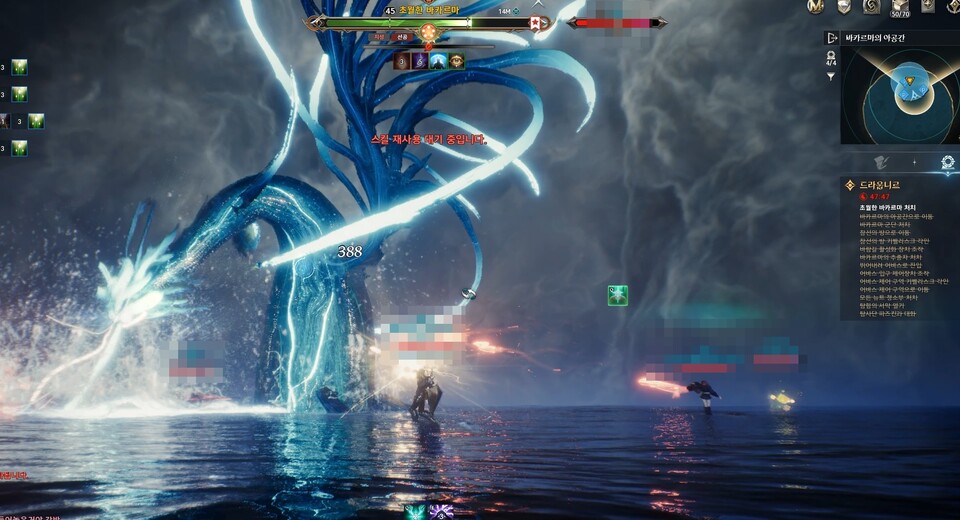The image size is (960, 520).
Task: Show the 4/4 party member indicator
Action: [x=830, y=58]
